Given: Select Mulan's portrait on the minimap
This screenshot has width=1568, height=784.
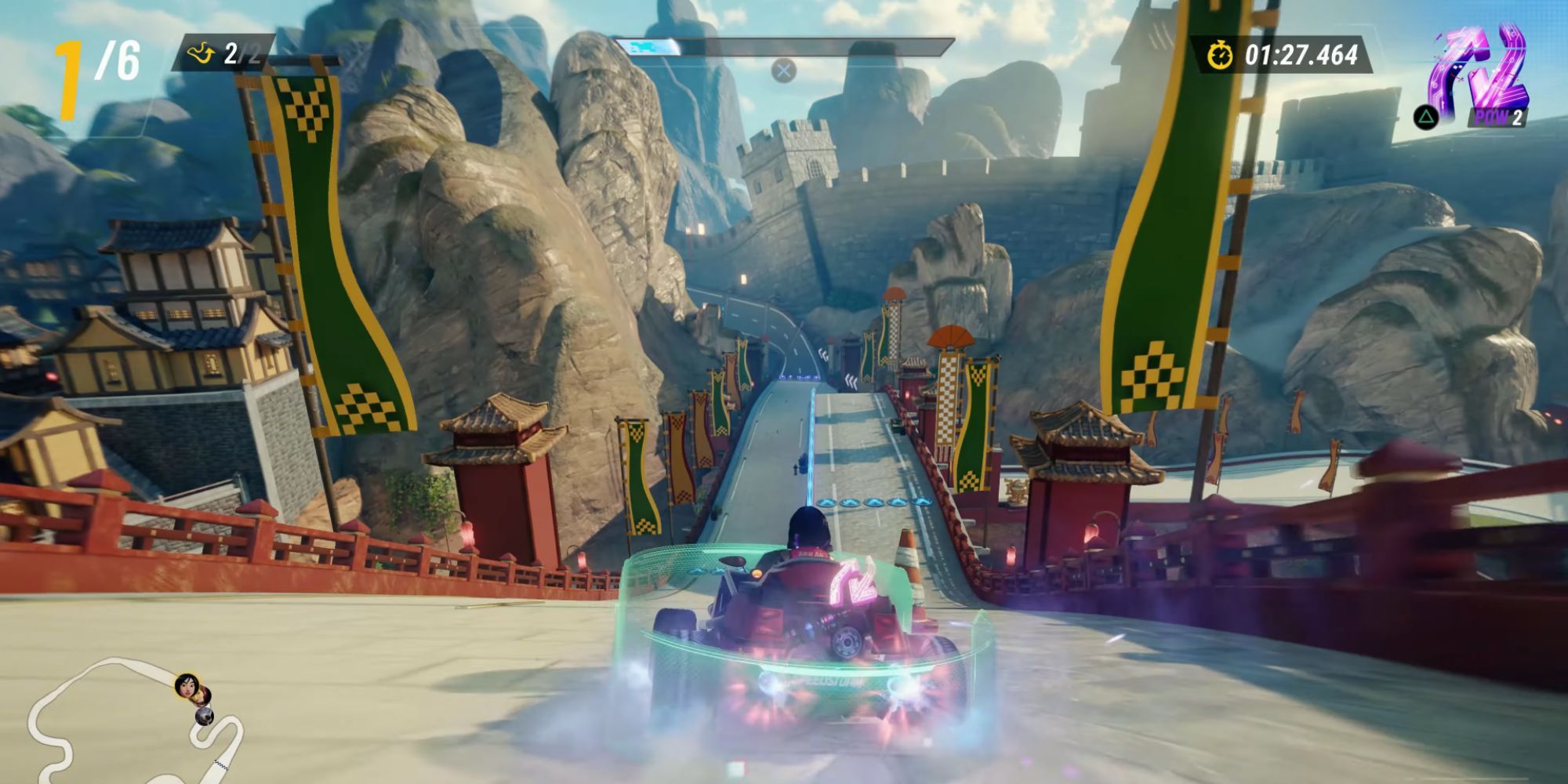Looking at the screenshot, I should tap(187, 686).
